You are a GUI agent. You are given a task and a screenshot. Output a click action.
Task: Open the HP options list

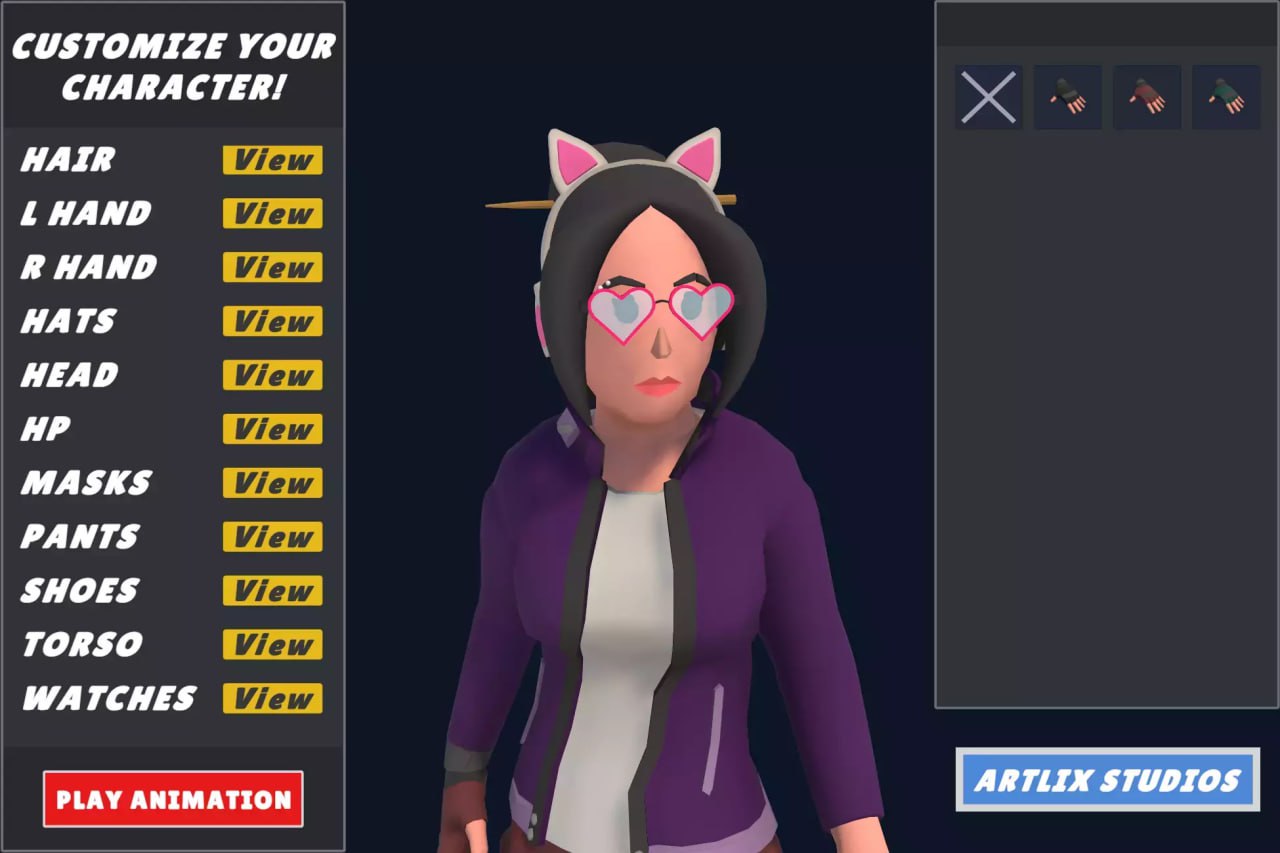click(x=271, y=429)
